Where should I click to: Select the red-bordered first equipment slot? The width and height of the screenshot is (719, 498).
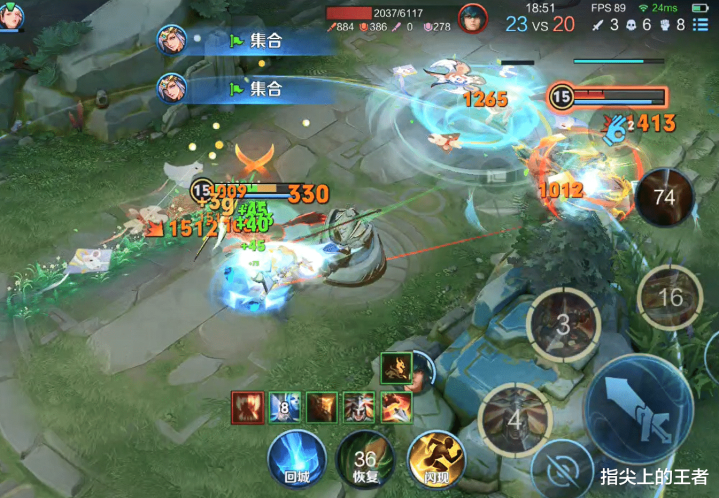pos(248,407)
